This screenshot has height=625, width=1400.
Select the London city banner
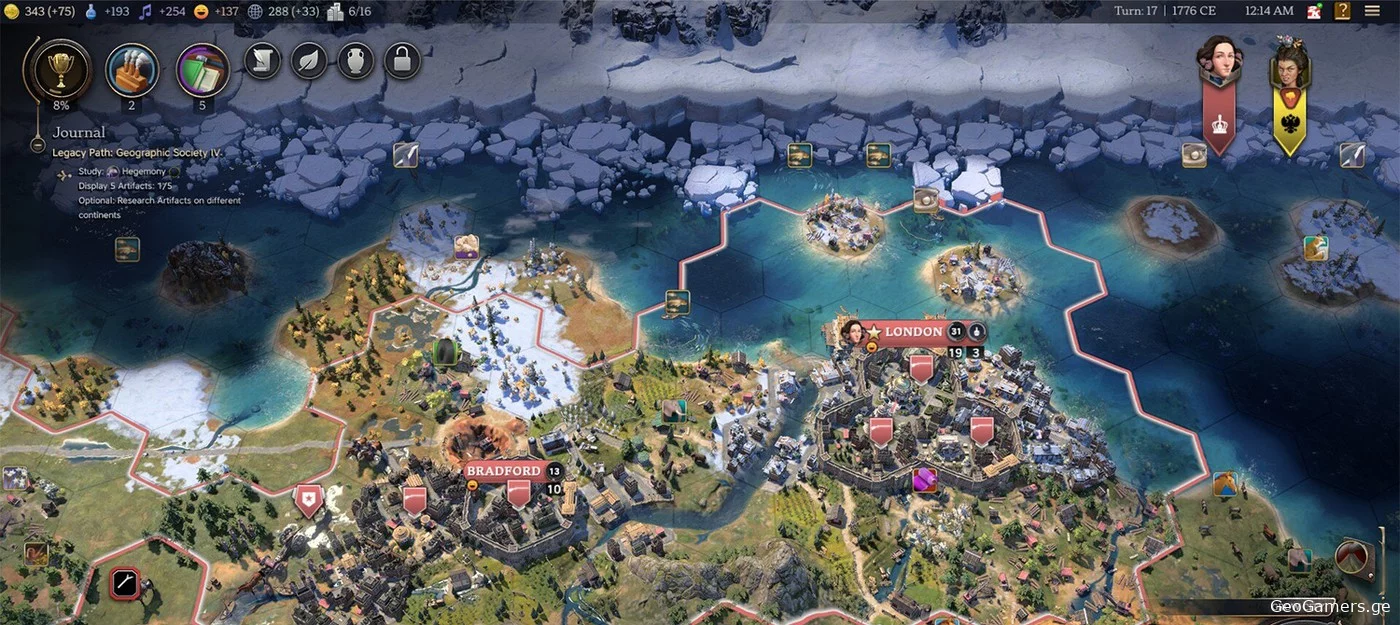[x=912, y=332]
